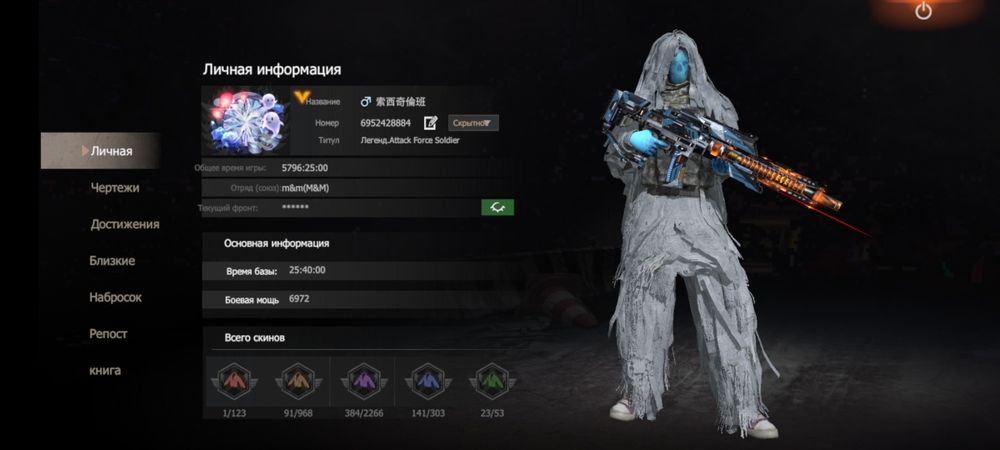Pick the blue jacket skin badge
Screen dimensions: 1000x450
pyautogui.click(x=428, y=382)
